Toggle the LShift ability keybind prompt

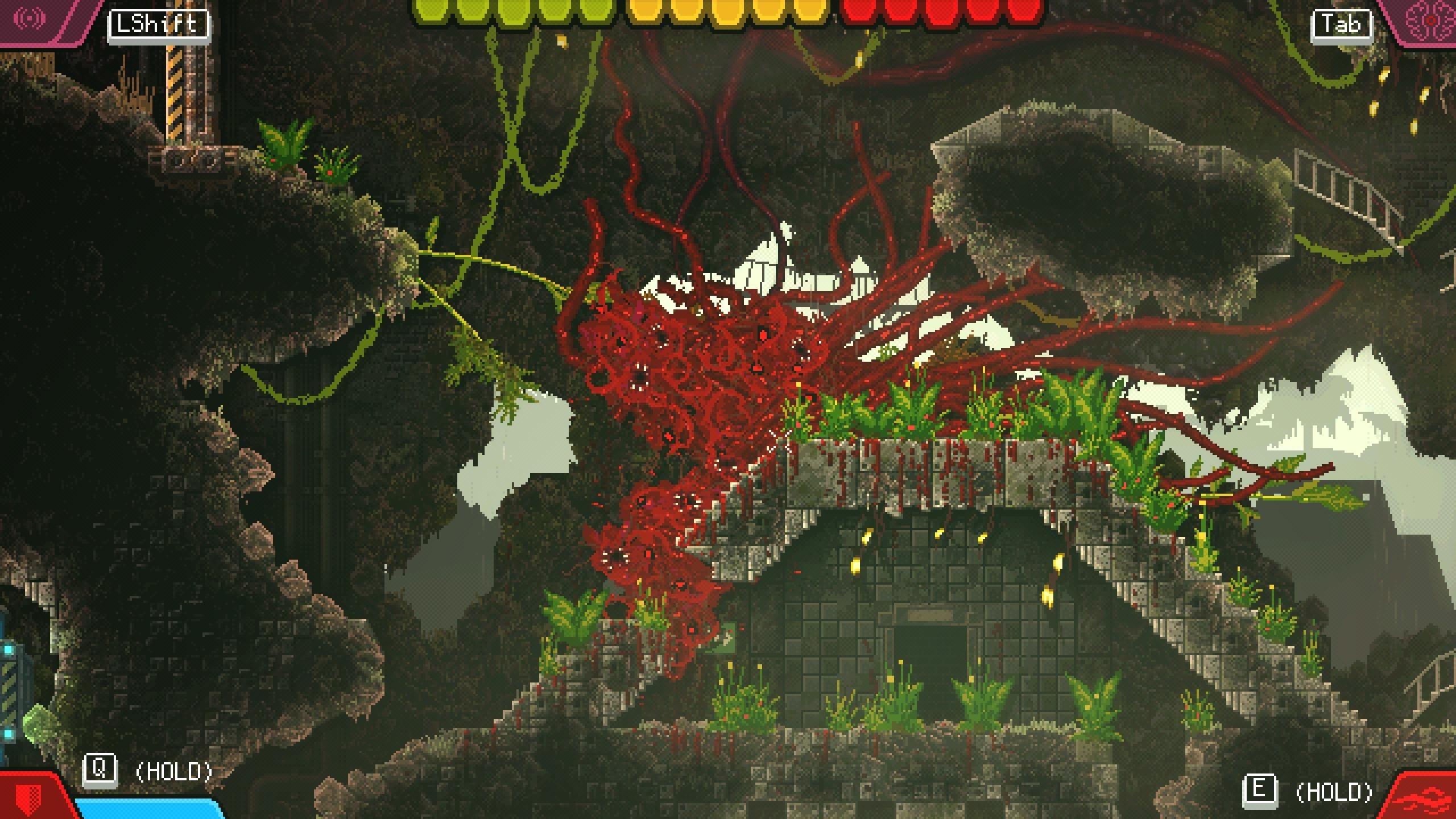(158, 23)
